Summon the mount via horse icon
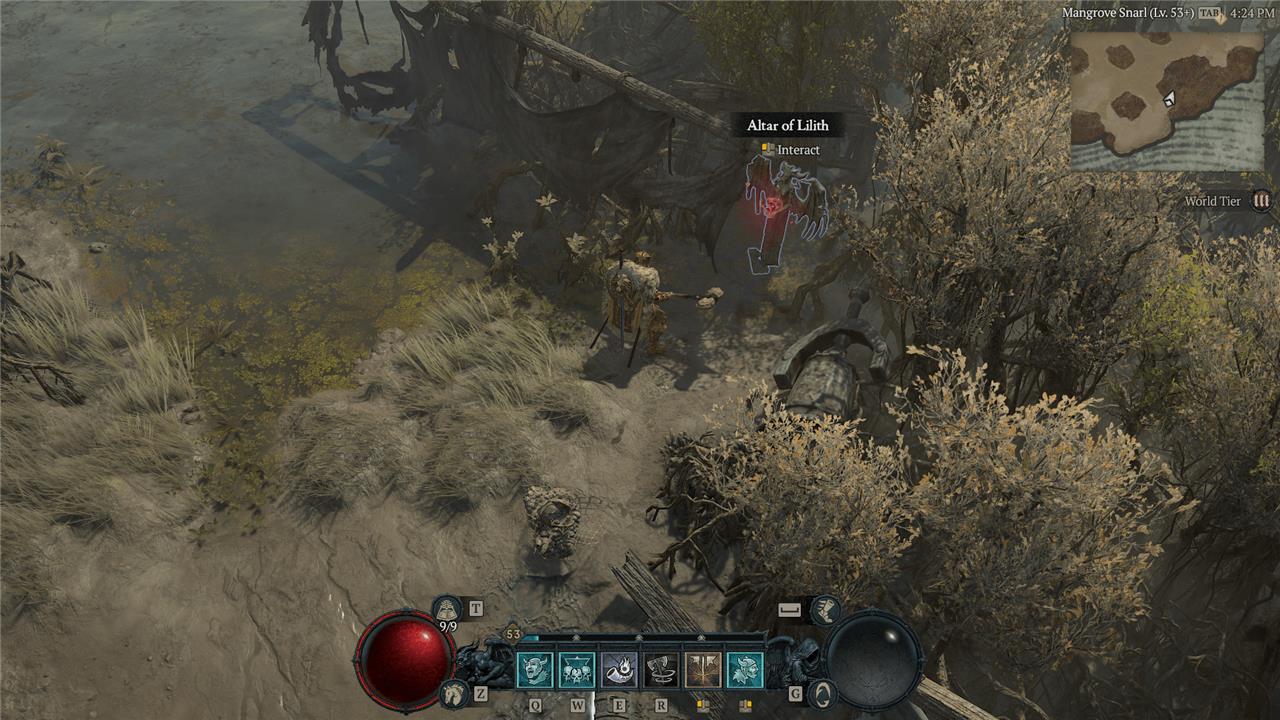This screenshot has height=720, width=1280. [453, 692]
